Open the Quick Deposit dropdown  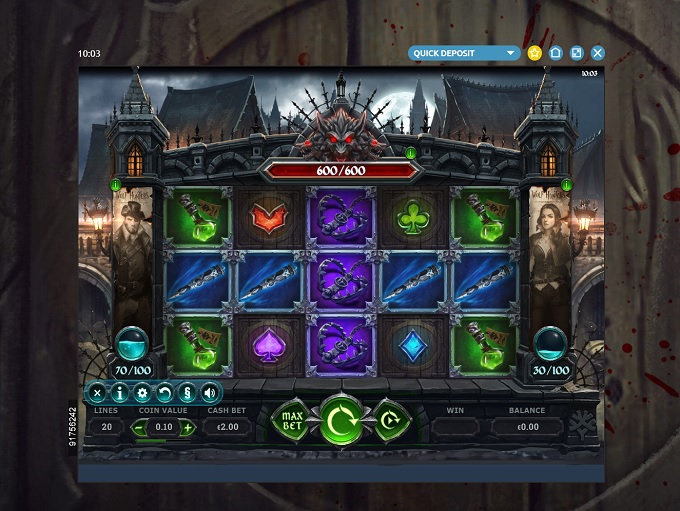click(x=464, y=53)
